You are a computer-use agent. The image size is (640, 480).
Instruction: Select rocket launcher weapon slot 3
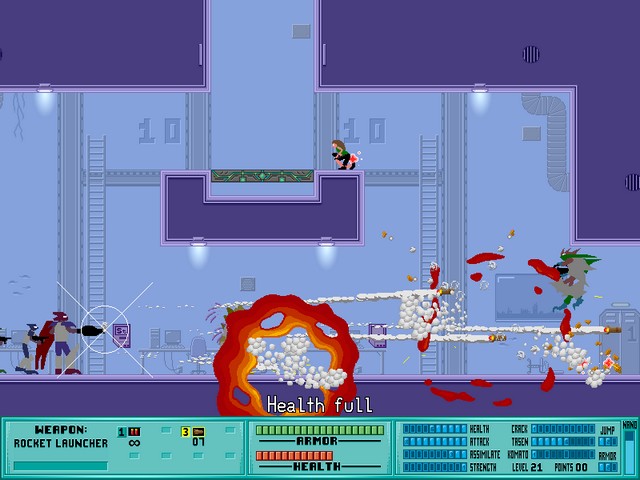click(x=198, y=432)
